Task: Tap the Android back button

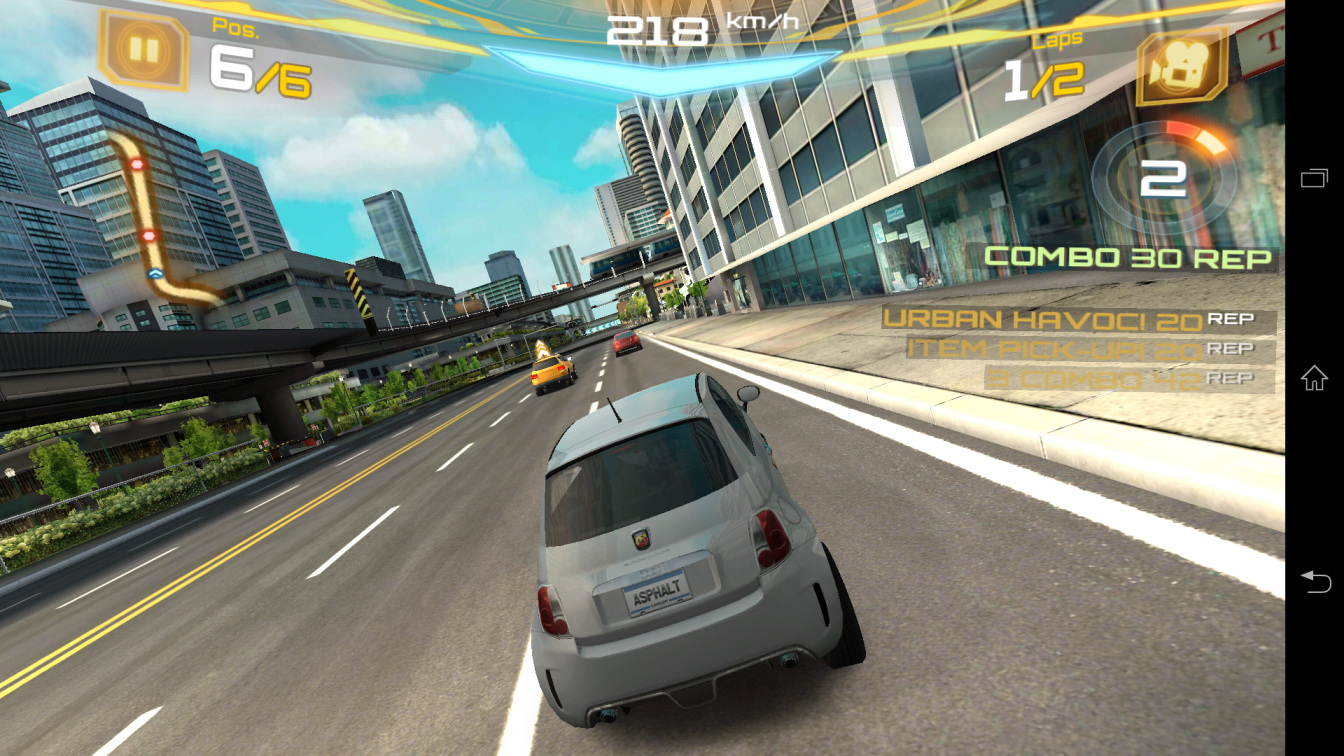Action: click(x=1314, y=580)
